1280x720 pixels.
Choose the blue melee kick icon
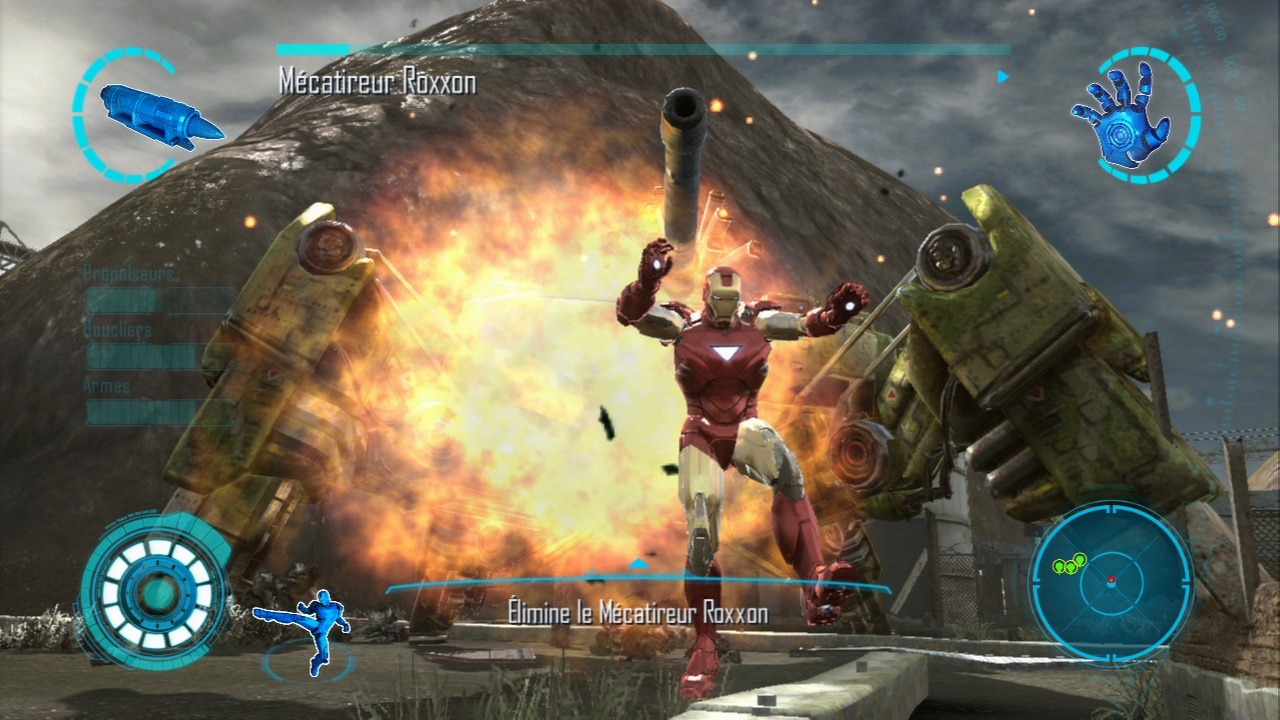(310, 627)
